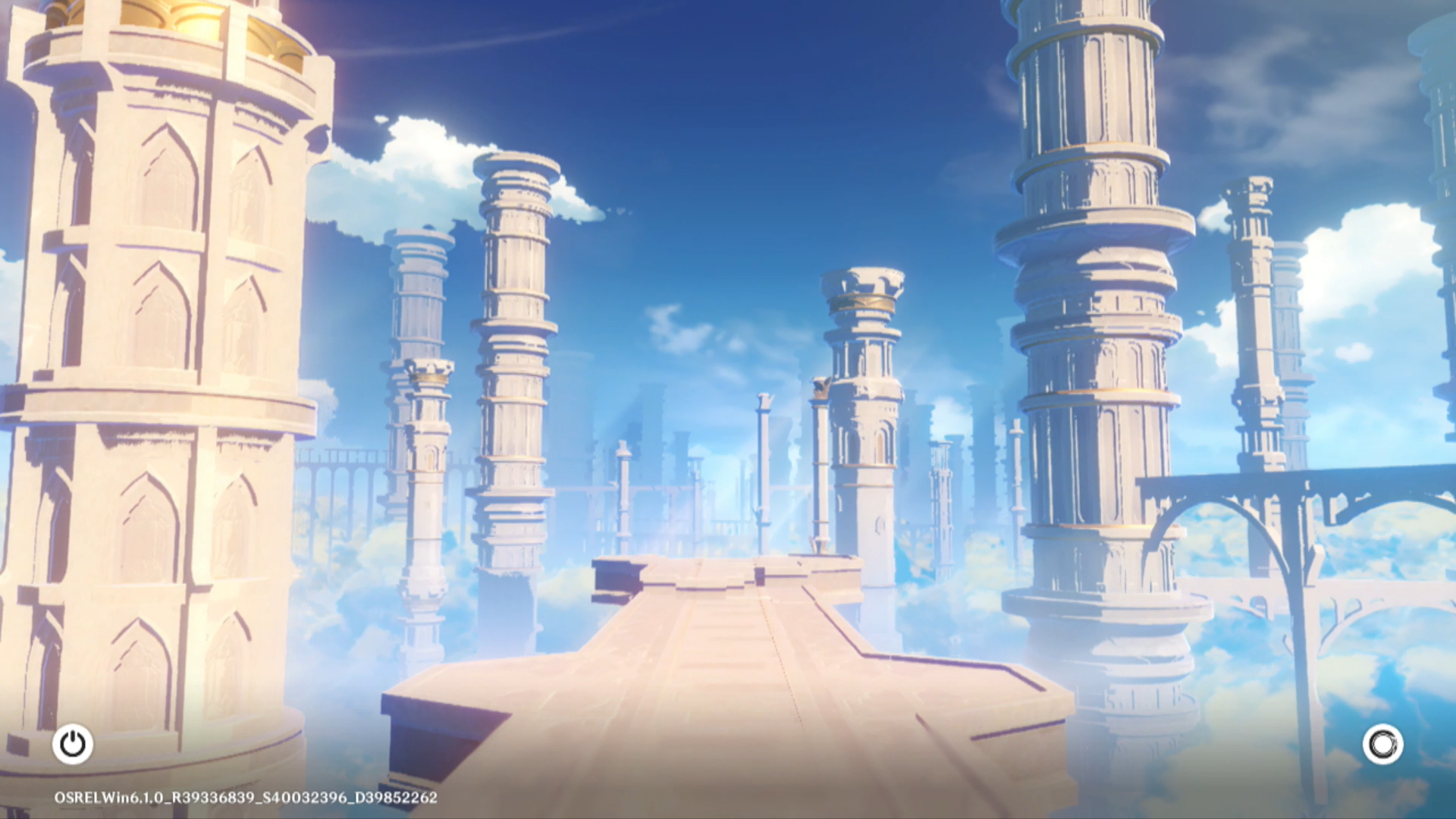Click the power icon to exit the game
The height and width of the screenshot is (819, 1456).
73,744
